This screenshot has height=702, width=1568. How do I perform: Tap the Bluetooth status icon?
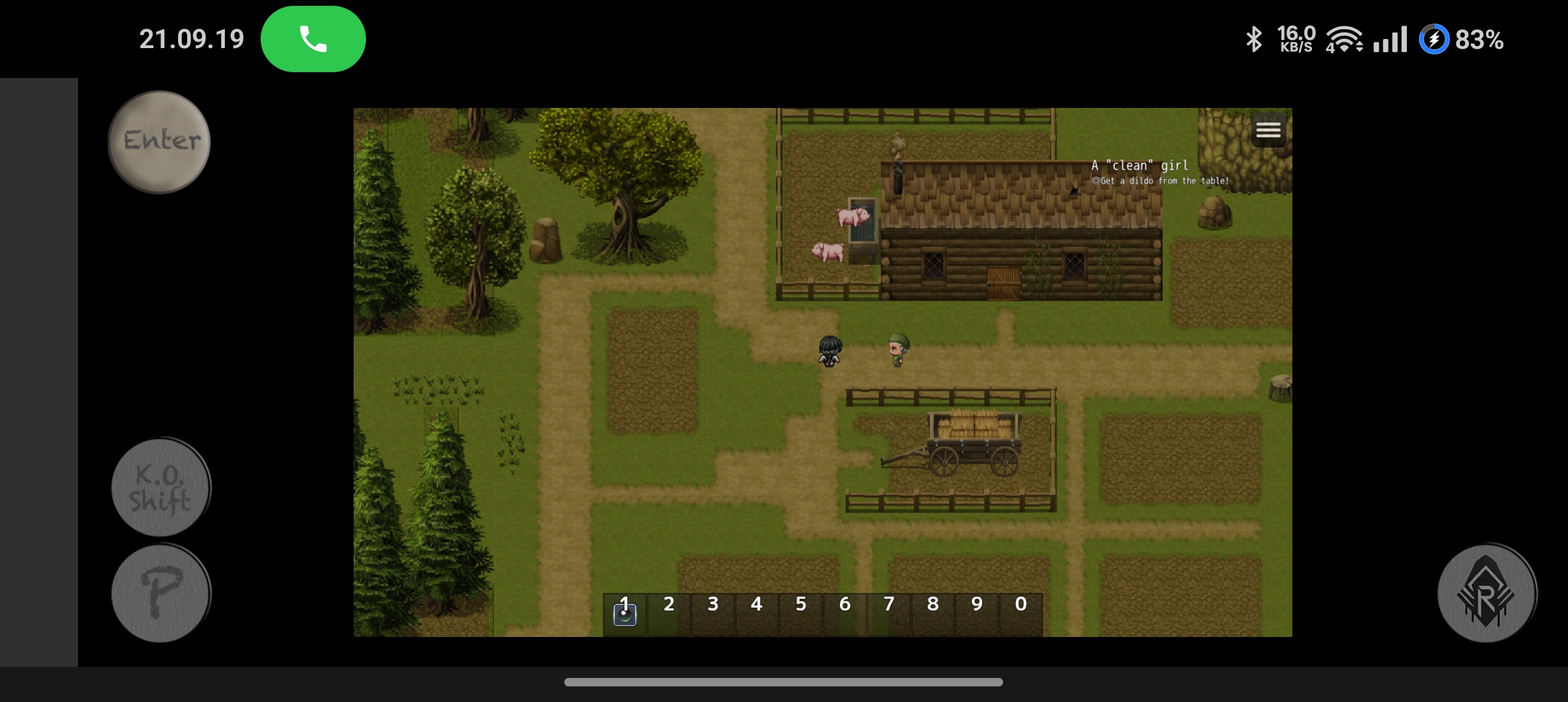(1254, 40)
